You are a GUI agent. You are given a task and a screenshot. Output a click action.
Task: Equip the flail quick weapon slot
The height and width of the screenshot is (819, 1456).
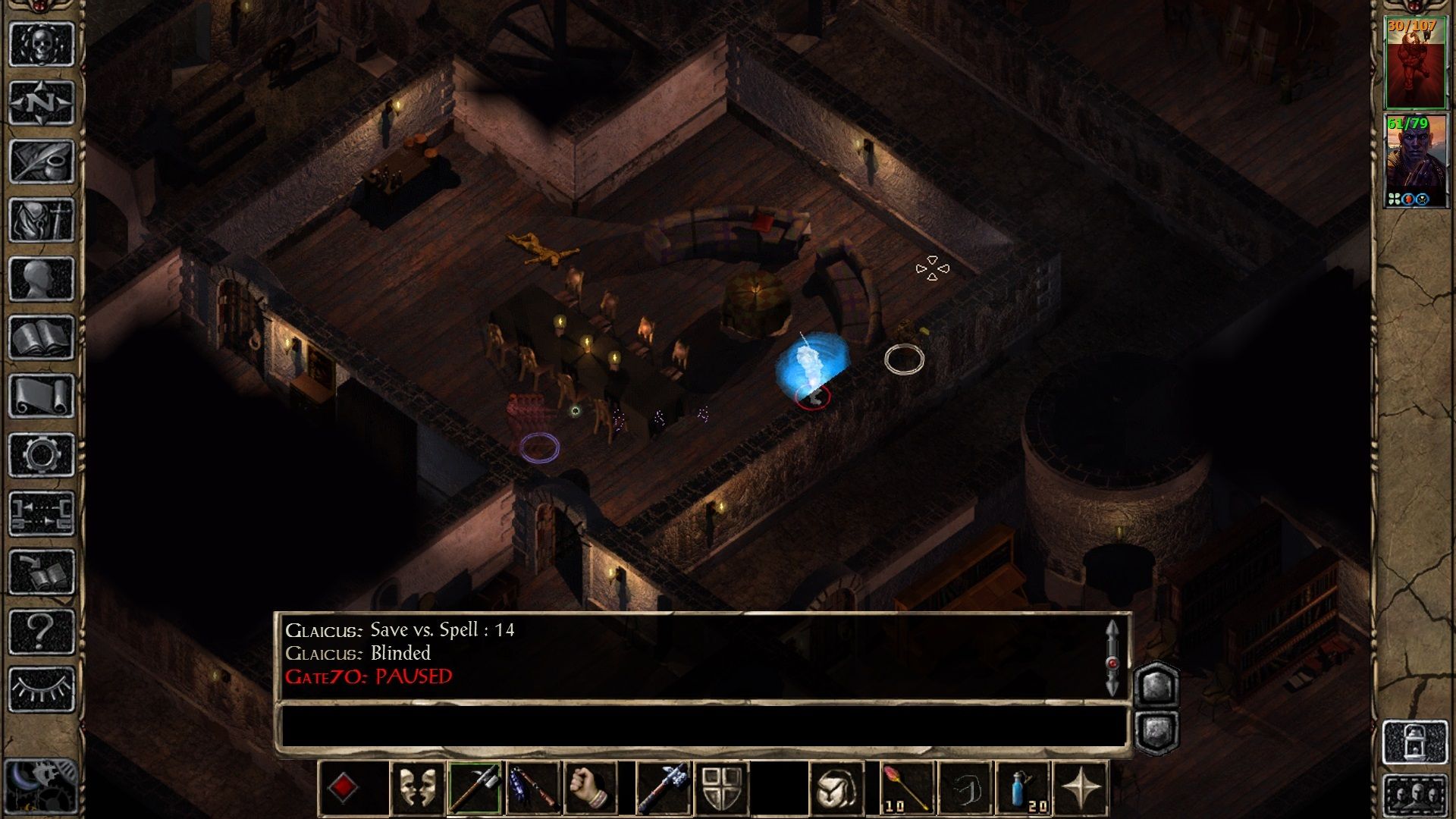tap(533, 789)
